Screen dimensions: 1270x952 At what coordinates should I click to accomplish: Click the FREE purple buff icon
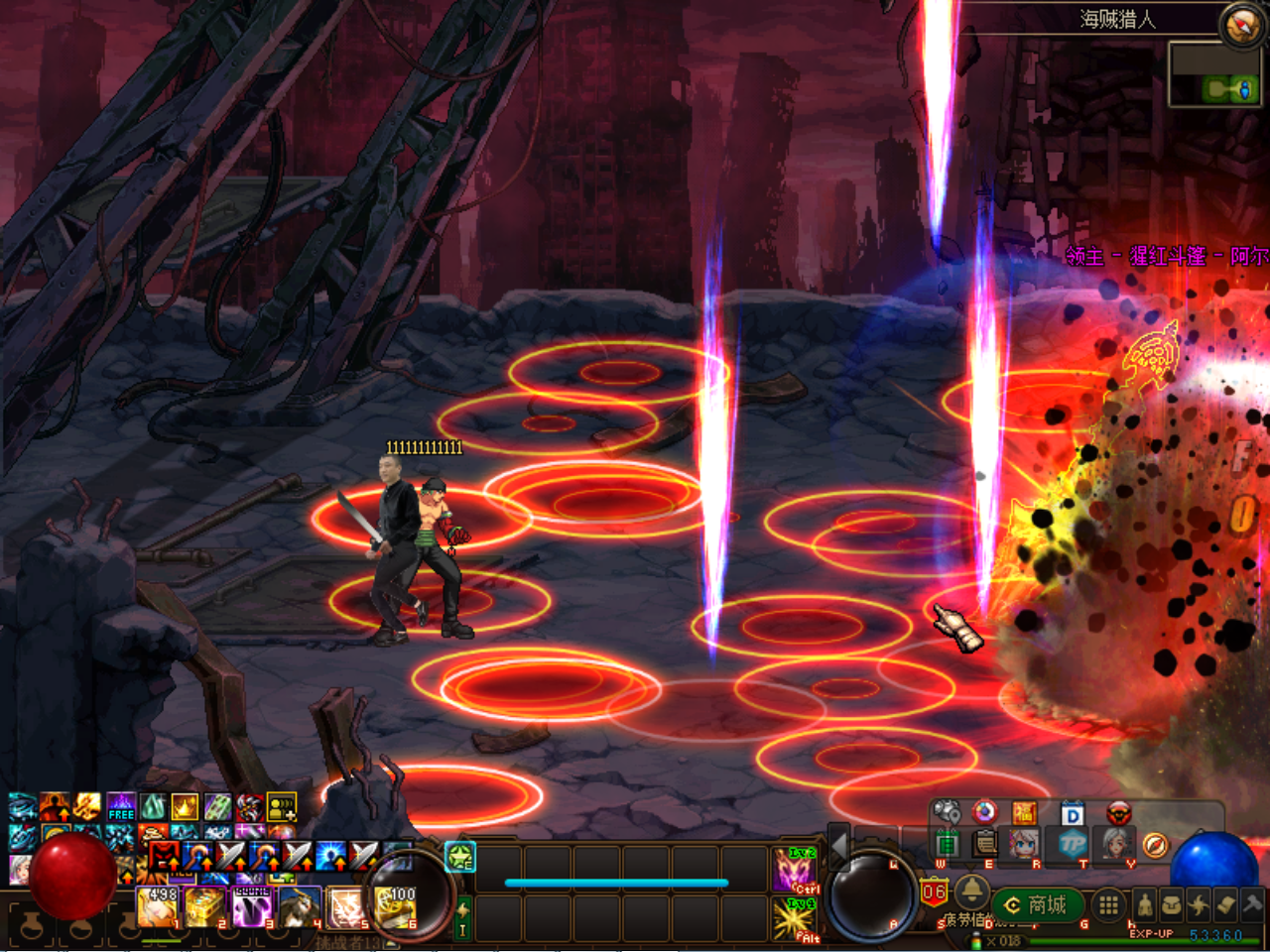coord(121,806)
